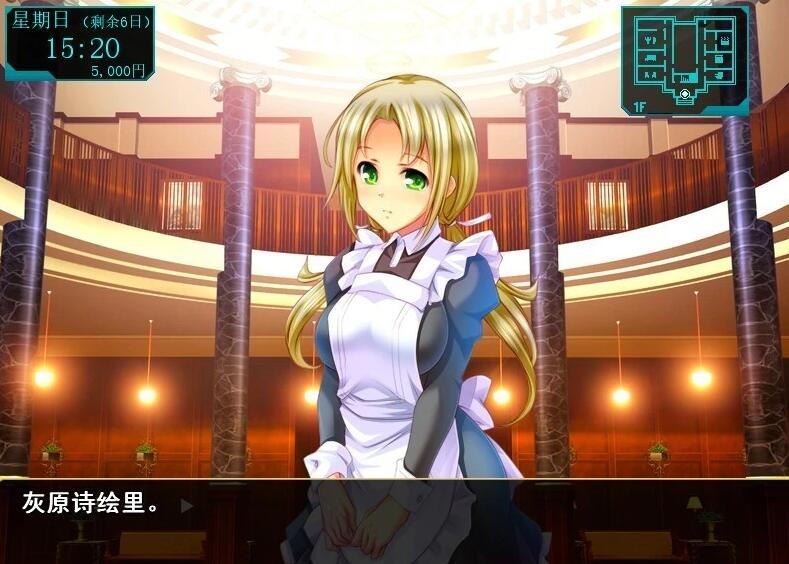Screen dimensions: 789x564
Task: Choose the bed room icon on minimap
Action: tap(650, 58)
